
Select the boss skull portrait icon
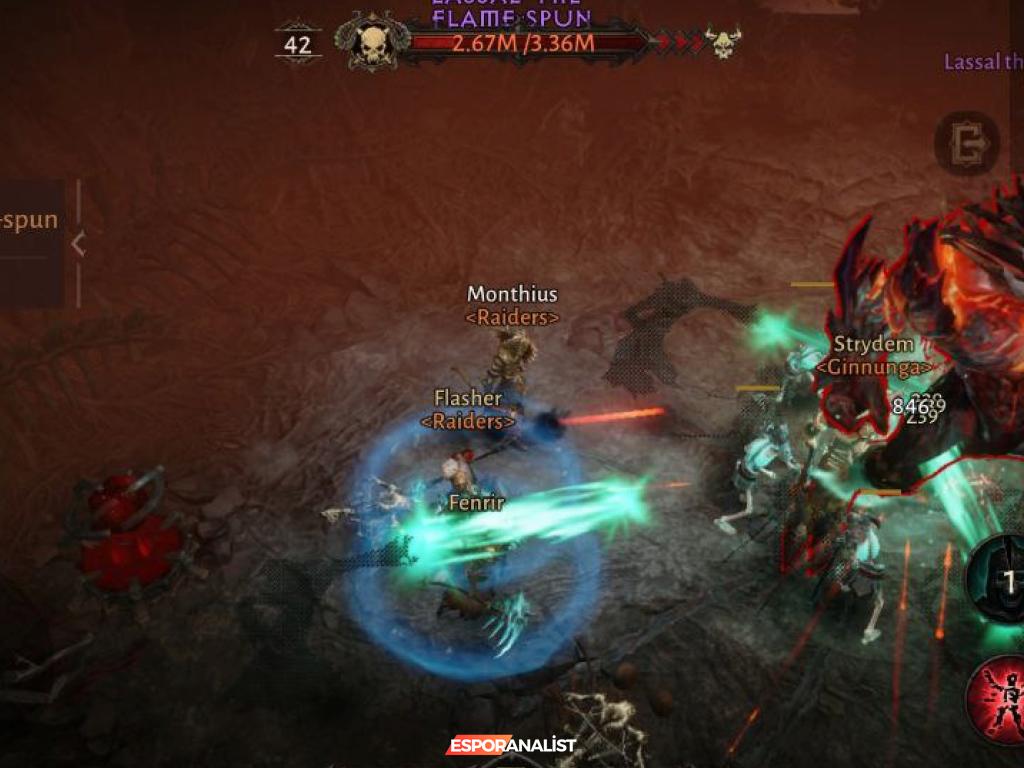(x=372, y=44)
